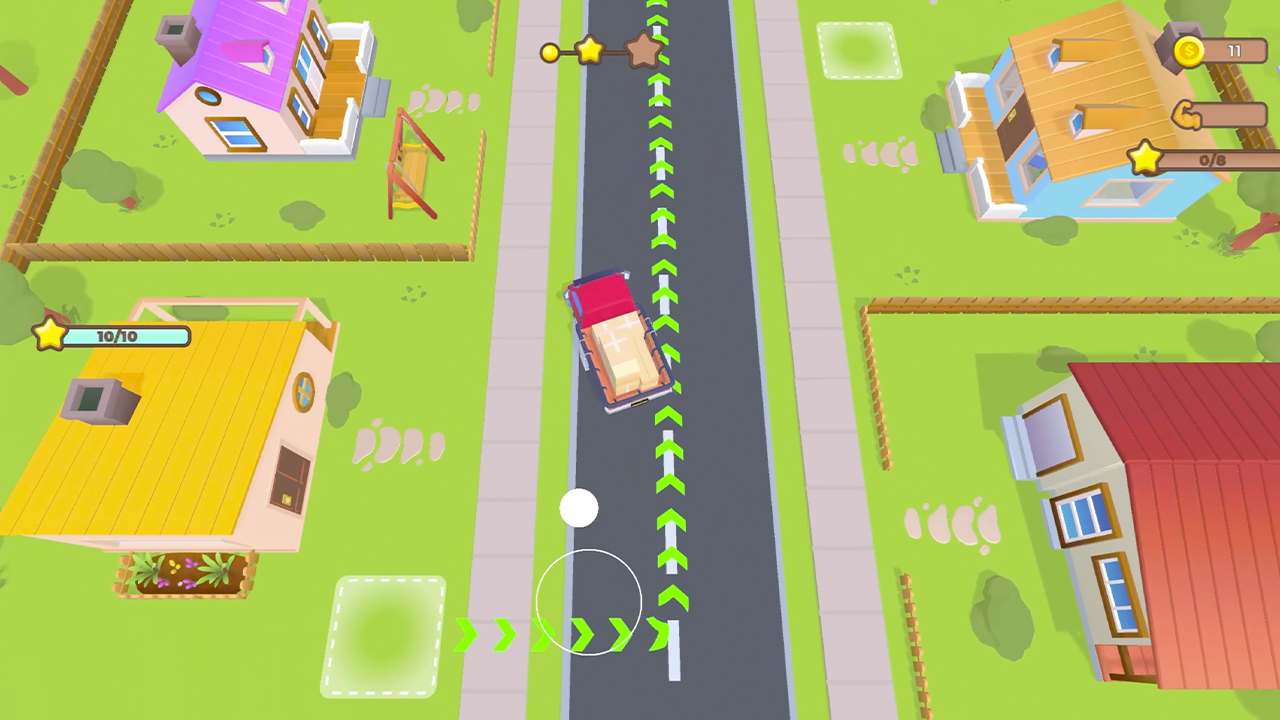This screenshot has height=720, width=1280.
Task: Tap the dashed placement square near the road
Action: point(385,637)
